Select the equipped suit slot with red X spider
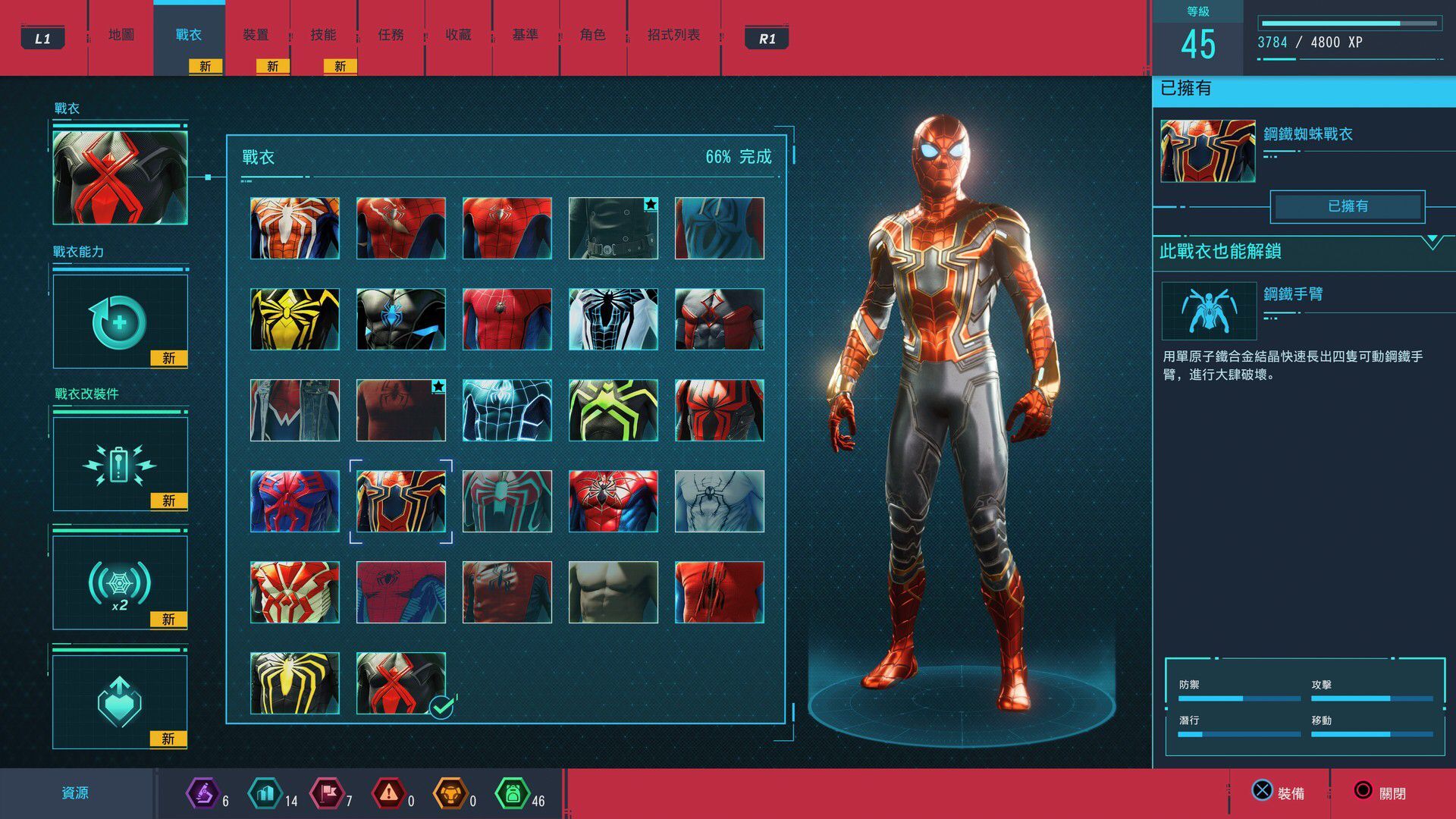 [x=120, y=177]
